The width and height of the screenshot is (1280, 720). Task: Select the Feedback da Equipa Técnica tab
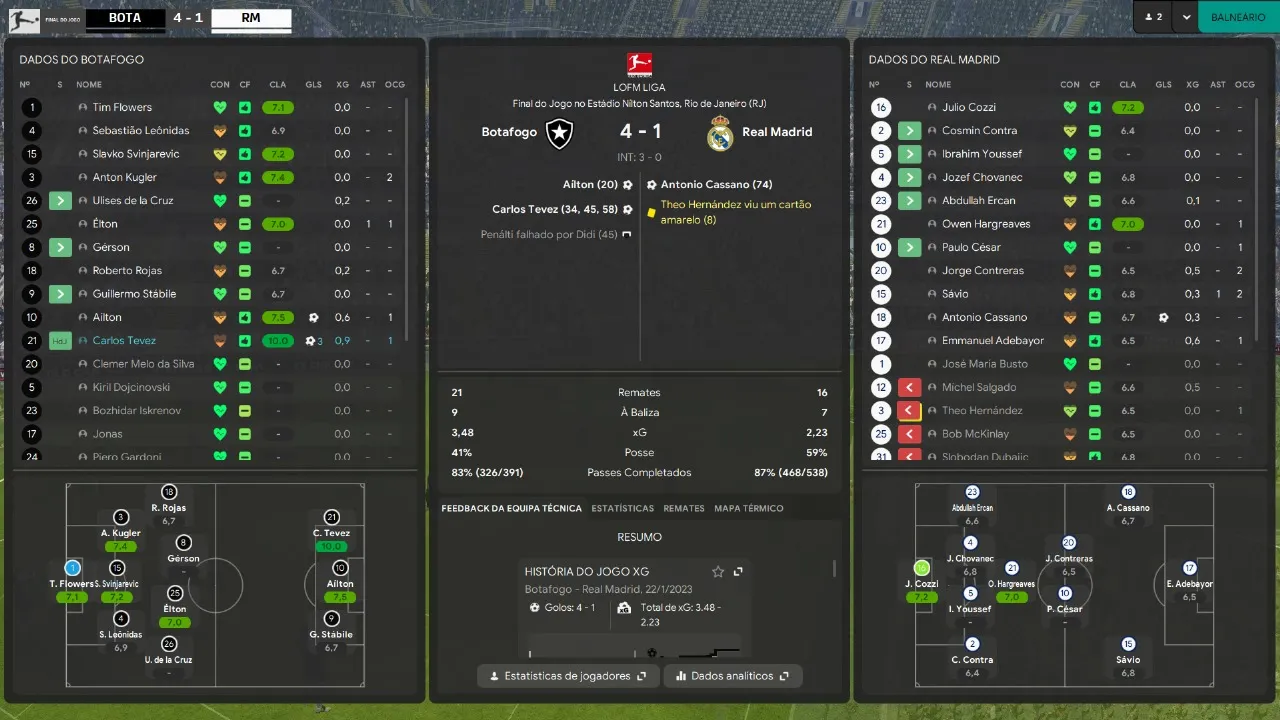point(511,508)
